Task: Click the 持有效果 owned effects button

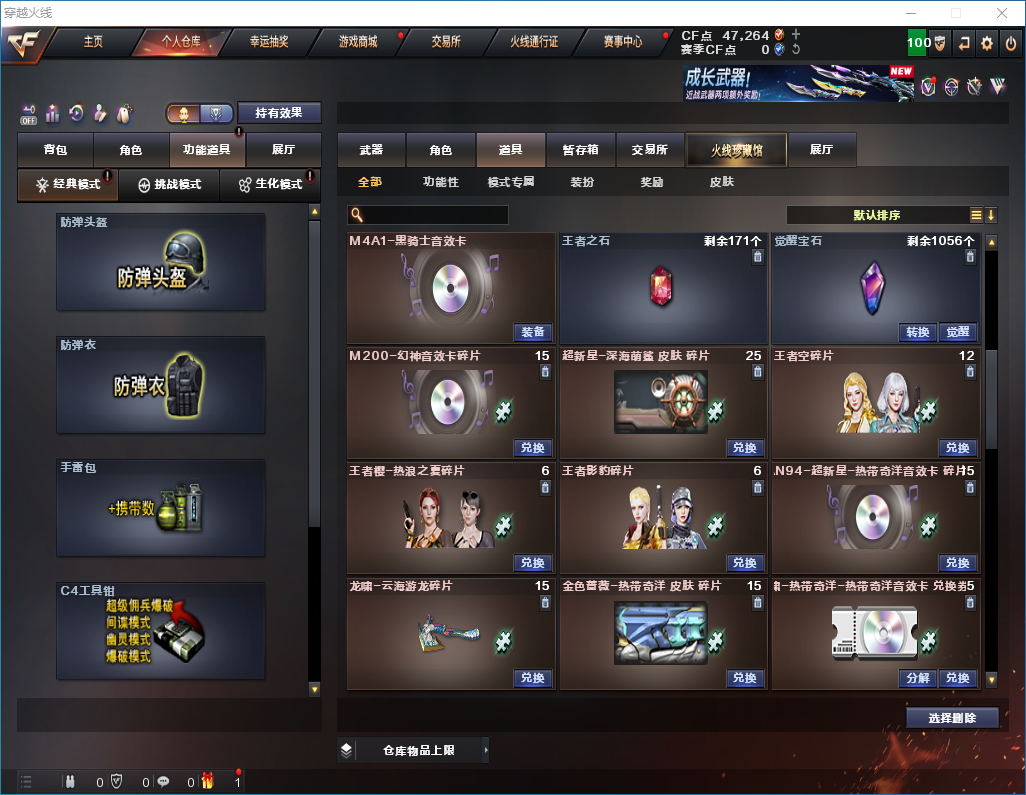Action: pyautogui.click(x=278, y=113)
